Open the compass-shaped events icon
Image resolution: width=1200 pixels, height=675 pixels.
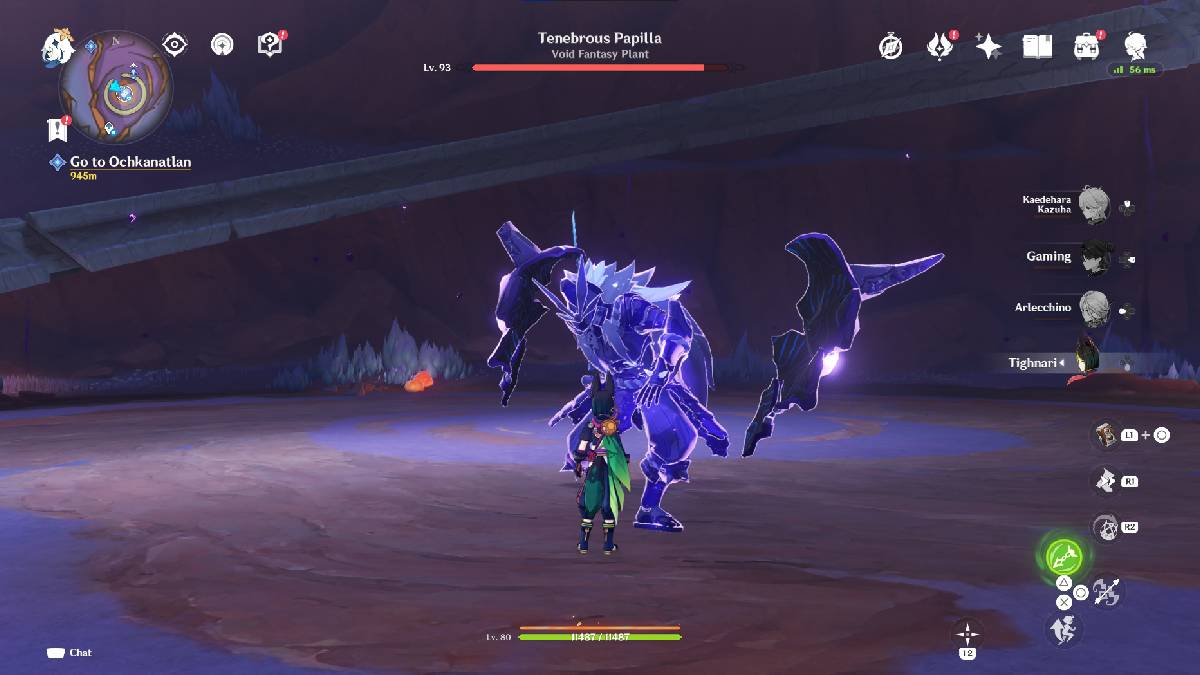click(891, 46)
